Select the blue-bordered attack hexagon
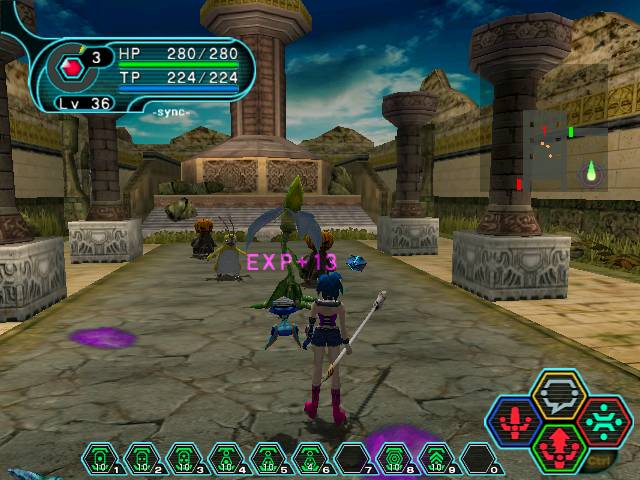 click(513, 422)
